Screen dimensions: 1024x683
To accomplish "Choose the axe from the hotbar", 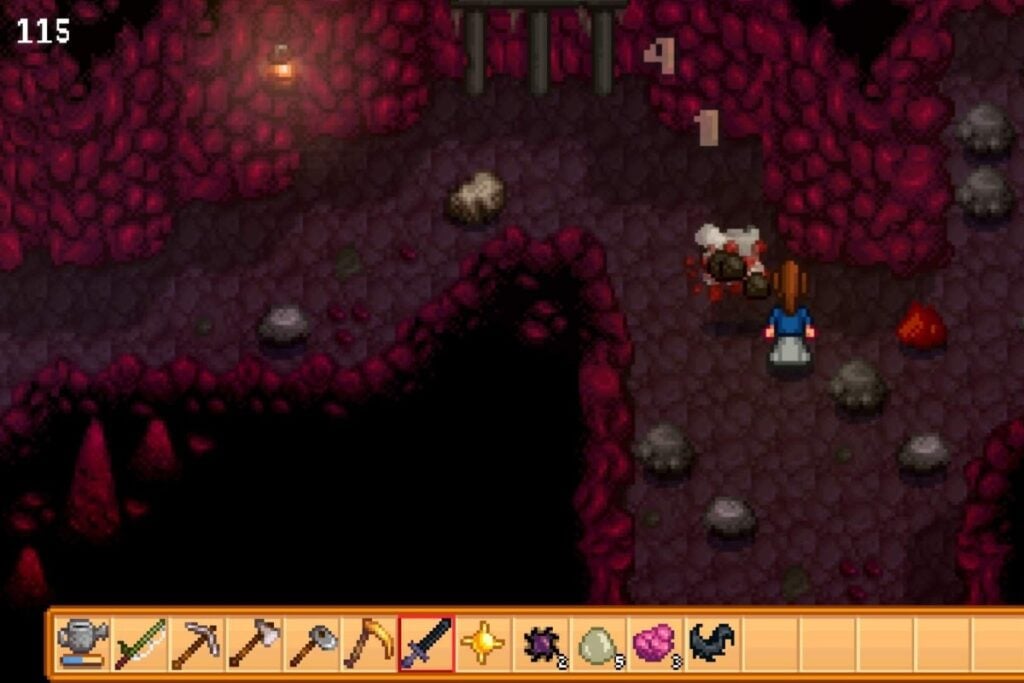I will pyautogui.click(x=253, y=643).
